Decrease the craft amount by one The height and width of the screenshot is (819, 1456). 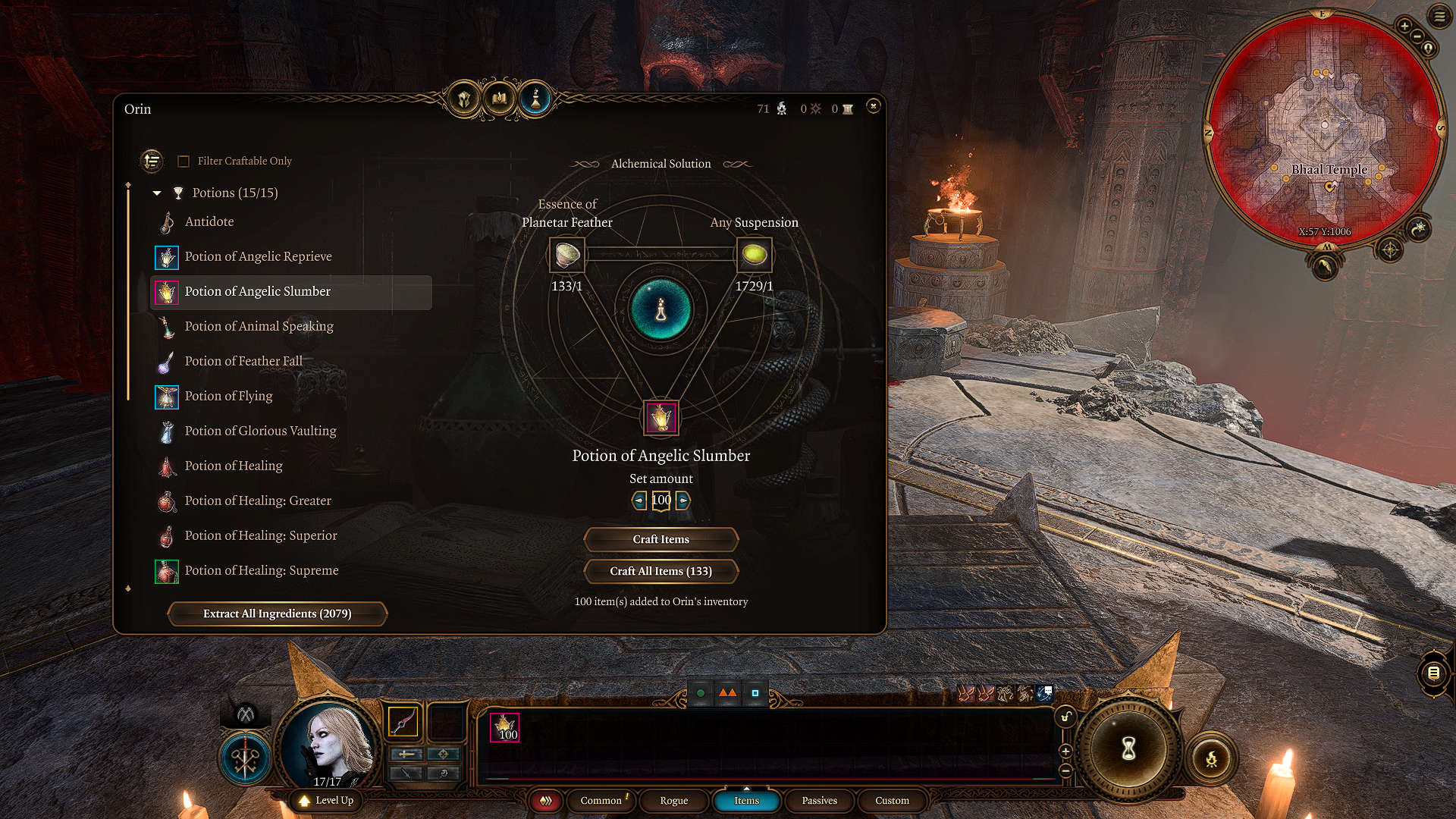[x=639, y=500]
